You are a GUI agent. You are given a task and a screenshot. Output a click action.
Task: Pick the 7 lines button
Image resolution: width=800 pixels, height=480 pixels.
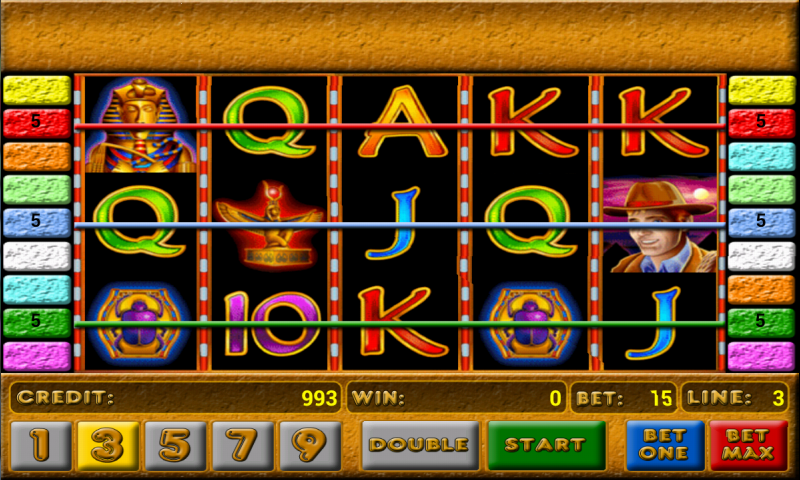[x=243, y=445]
